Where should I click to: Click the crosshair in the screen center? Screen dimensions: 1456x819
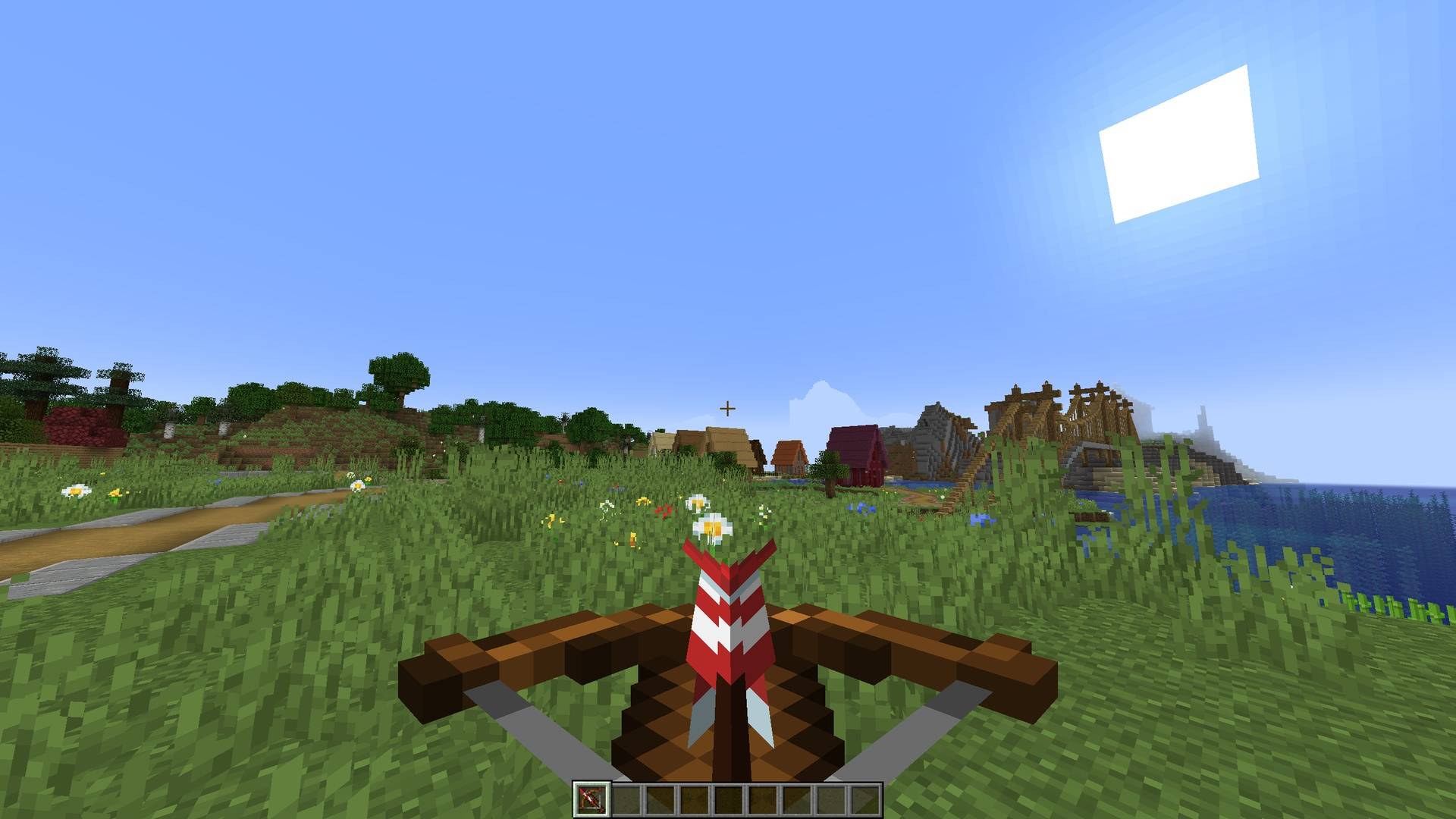[x=727, y=409]
